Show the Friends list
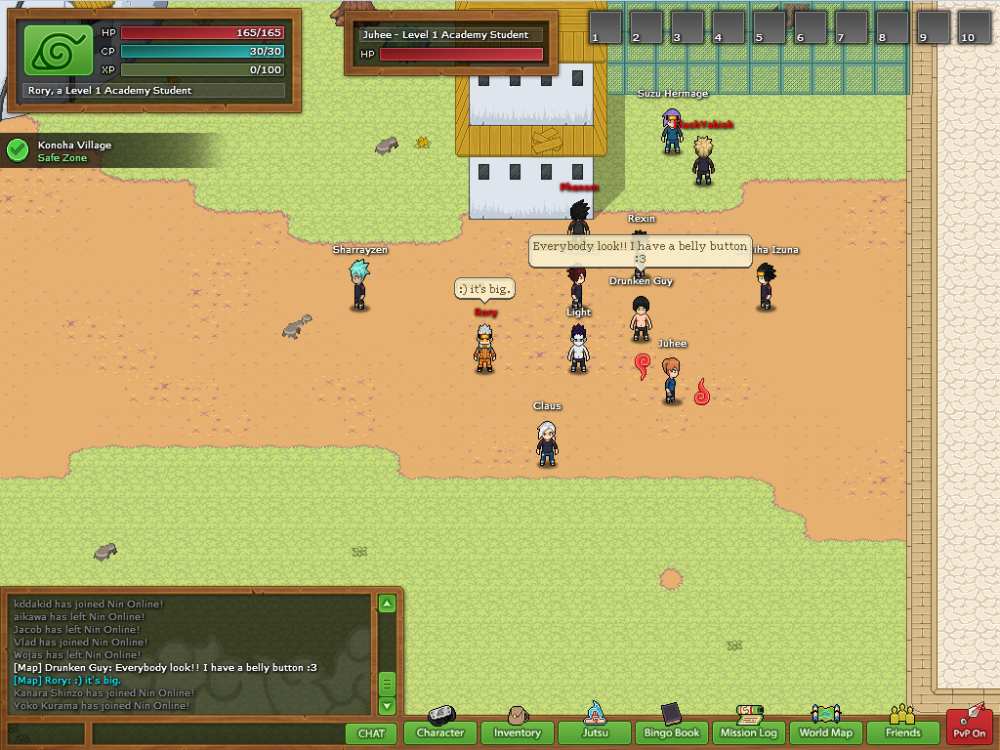This screenshot has height=750, width=1000. click(902, 733)
